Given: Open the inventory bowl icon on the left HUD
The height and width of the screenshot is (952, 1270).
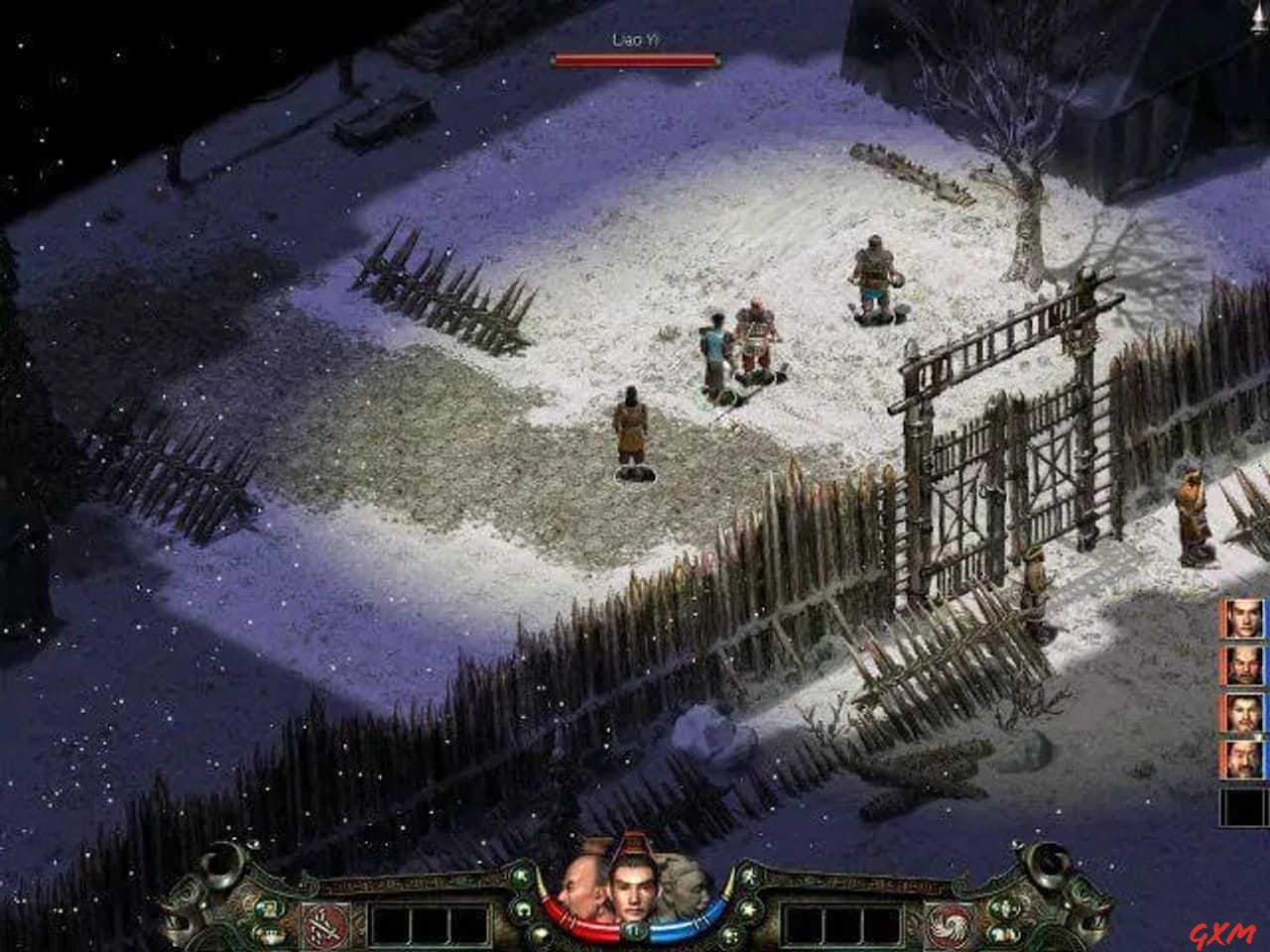Looking at the screenshot, I should 268,932.
